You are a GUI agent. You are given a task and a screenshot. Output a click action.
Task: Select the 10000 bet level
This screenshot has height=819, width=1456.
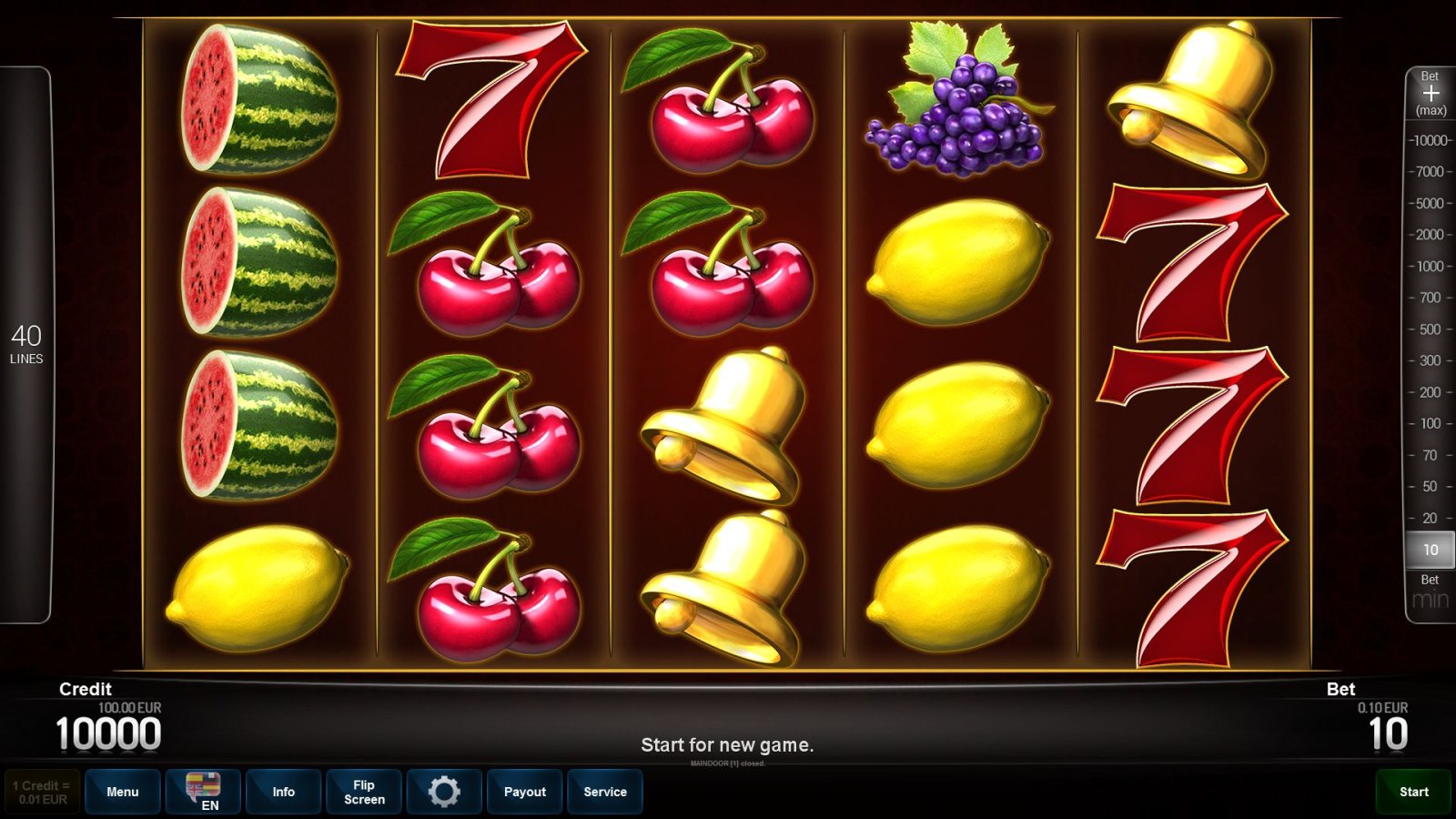pyautogui.click(x=1431, y=140)
